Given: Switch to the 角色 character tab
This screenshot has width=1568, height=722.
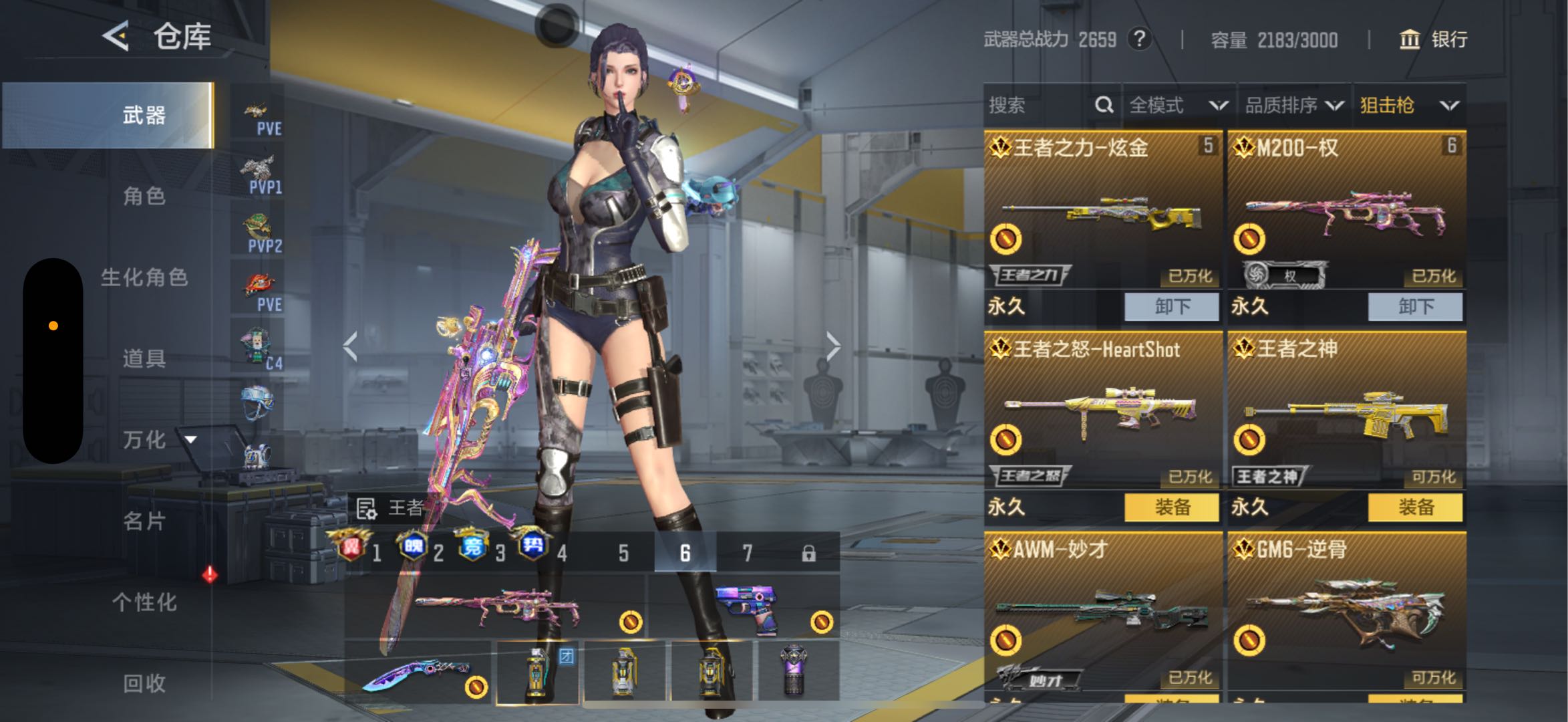Looking at the screenshot, I should click(144, 196).
